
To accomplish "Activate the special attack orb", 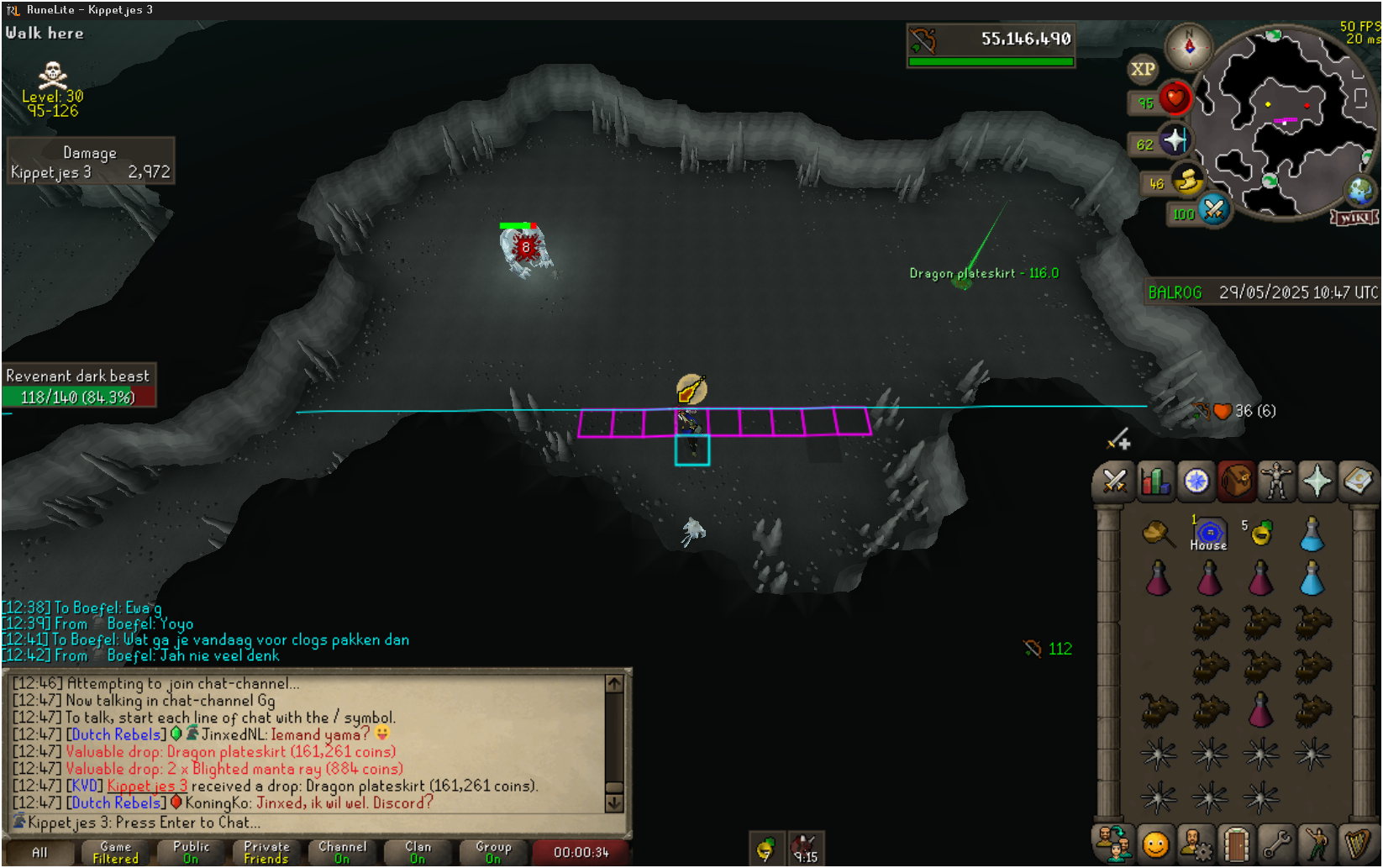I will [1213, 209].
